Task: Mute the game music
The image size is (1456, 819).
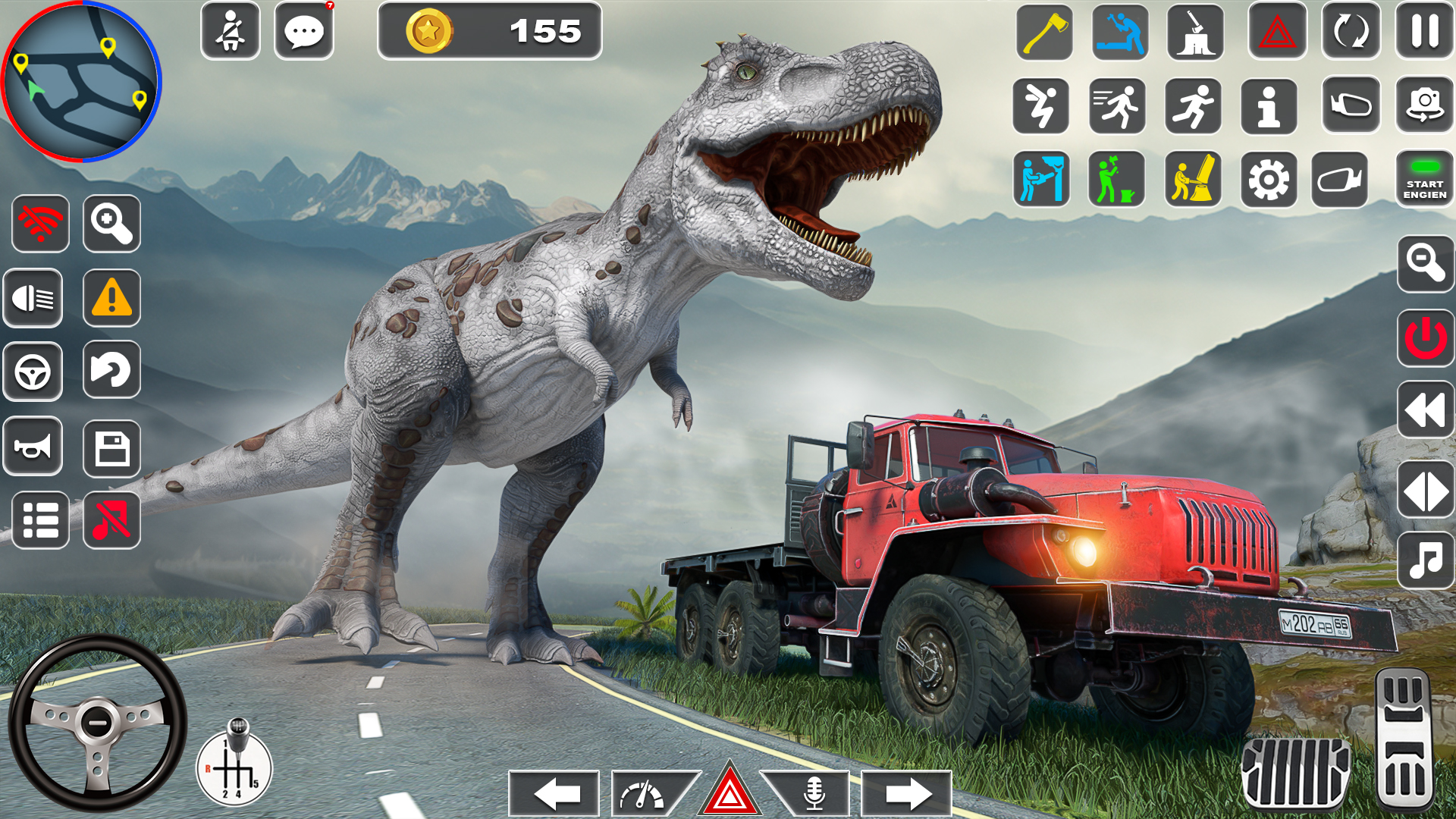Action: coord(112,521)
